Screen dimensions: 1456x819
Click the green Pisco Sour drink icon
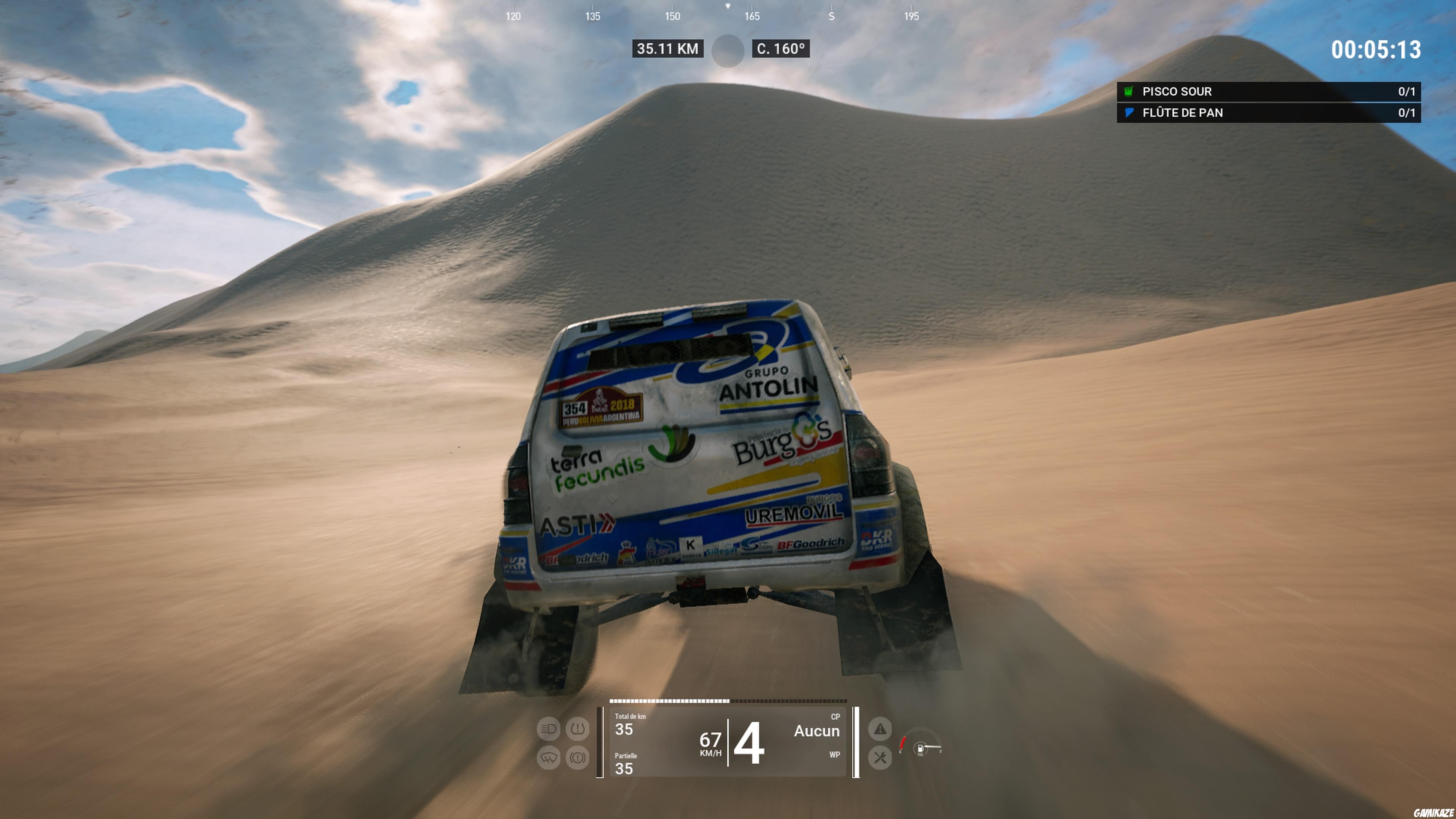(x=1128, y=91)
